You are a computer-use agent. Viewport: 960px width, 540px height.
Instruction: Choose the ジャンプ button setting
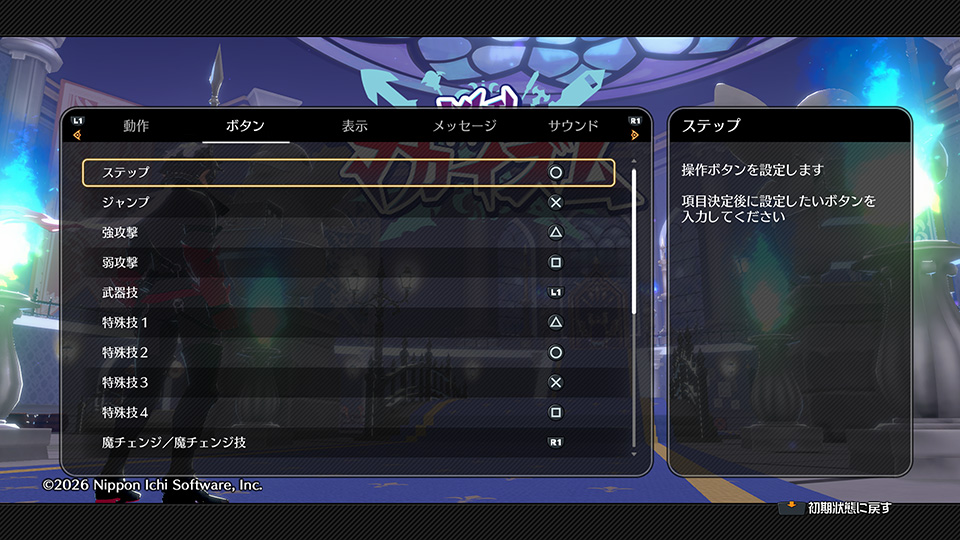click(348, 202)
